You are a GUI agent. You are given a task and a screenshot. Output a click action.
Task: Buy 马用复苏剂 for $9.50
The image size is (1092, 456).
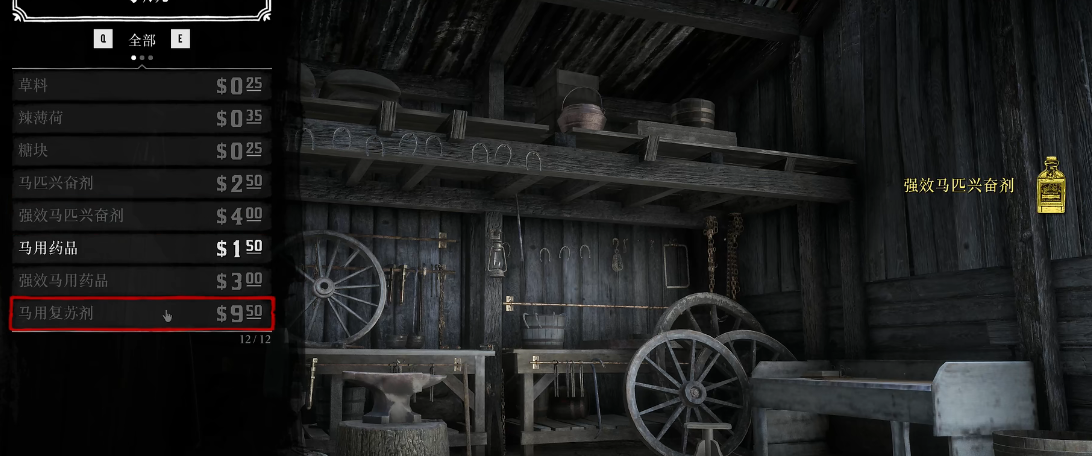(140, 313)
